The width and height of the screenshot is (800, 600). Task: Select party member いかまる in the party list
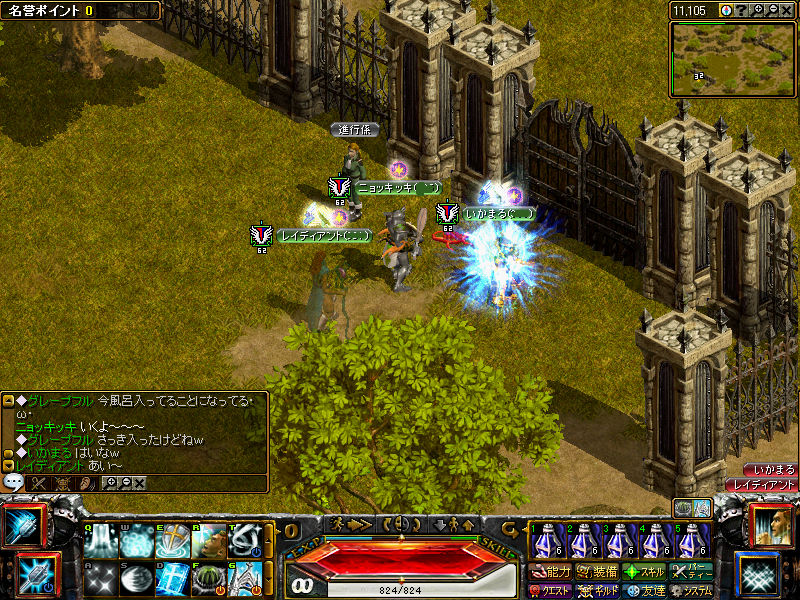click(771, 469)
